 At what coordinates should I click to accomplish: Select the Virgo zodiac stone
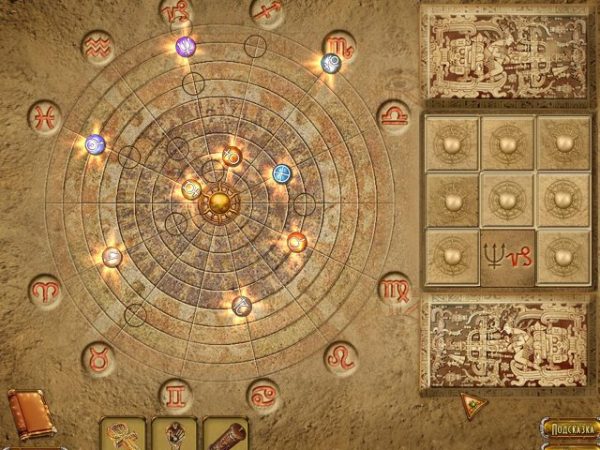pos(395,290)
